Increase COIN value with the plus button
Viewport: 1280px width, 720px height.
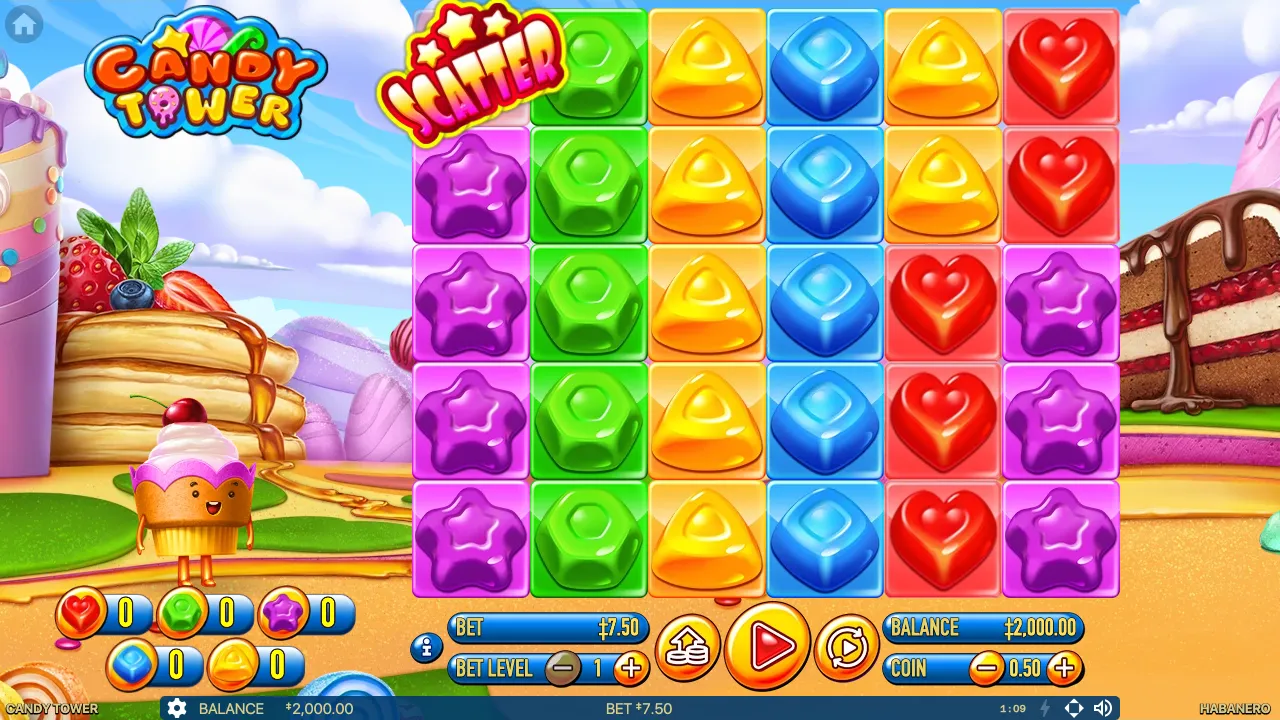tap(1063, 668)
